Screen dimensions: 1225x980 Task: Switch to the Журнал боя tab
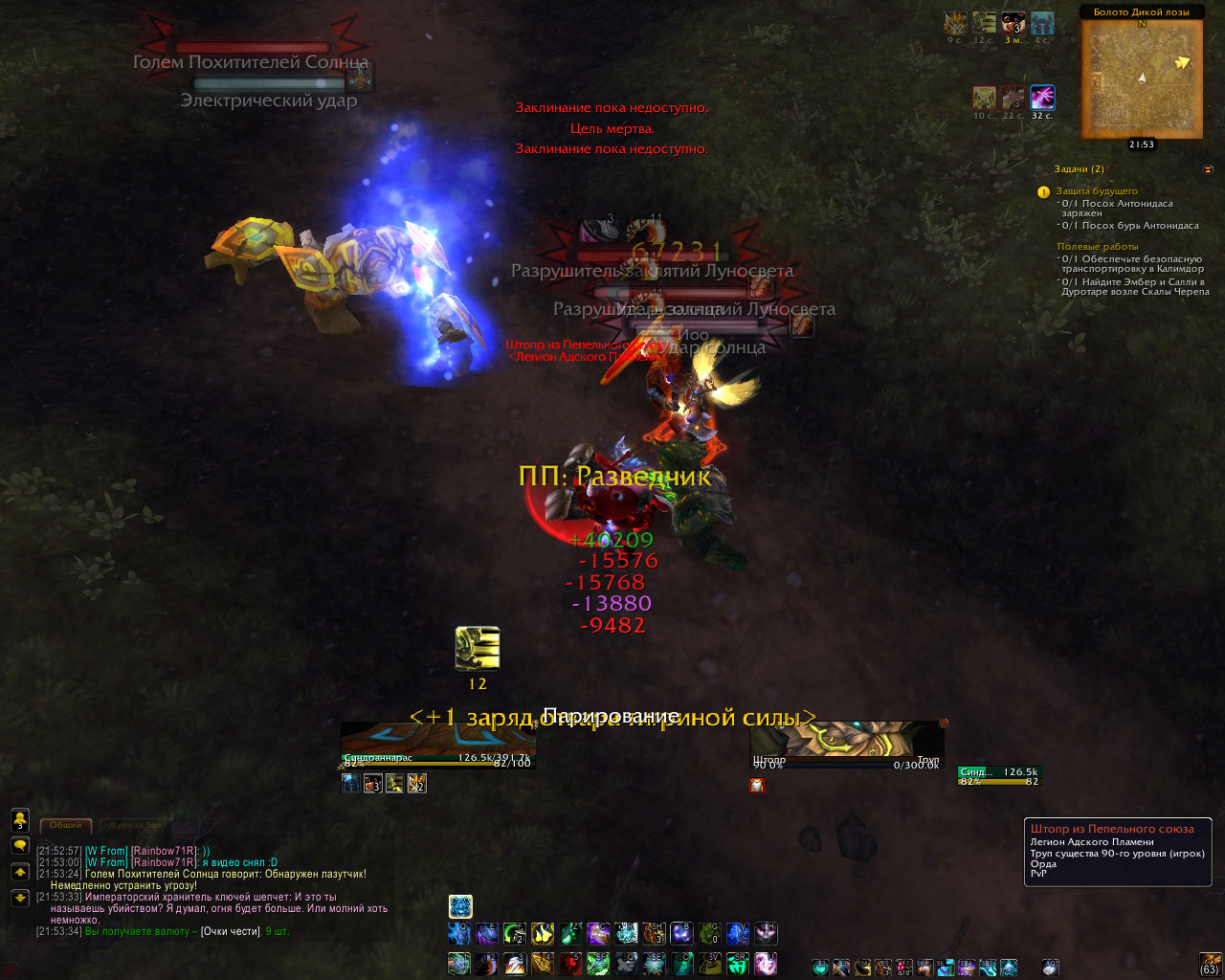click(x=136, y=825)
